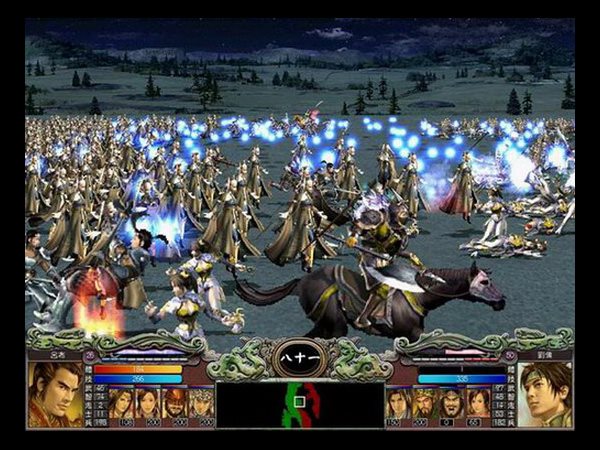Select the long-haired officer with 150 troops

[x=397, y=402]
